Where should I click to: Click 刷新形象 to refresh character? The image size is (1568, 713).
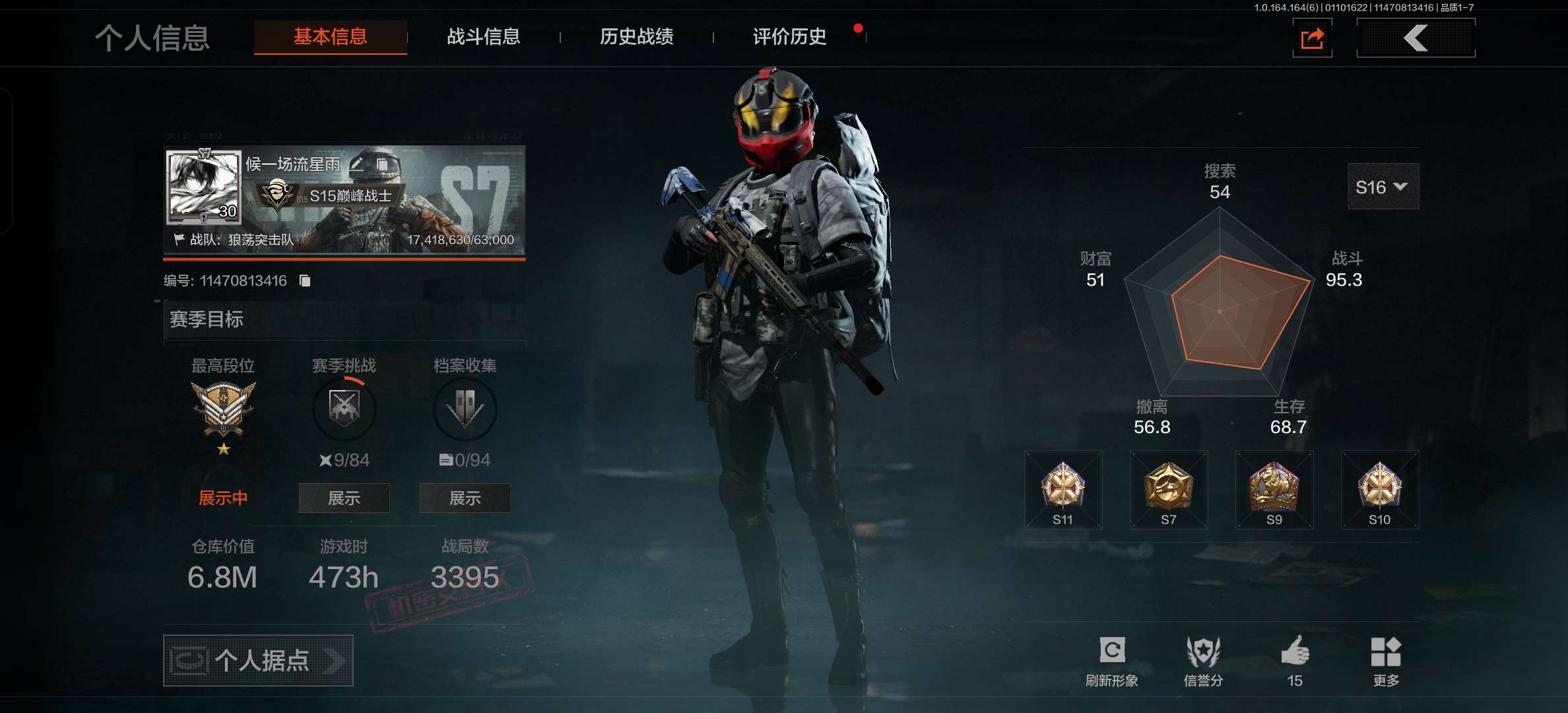click(x=1112, y=660)
